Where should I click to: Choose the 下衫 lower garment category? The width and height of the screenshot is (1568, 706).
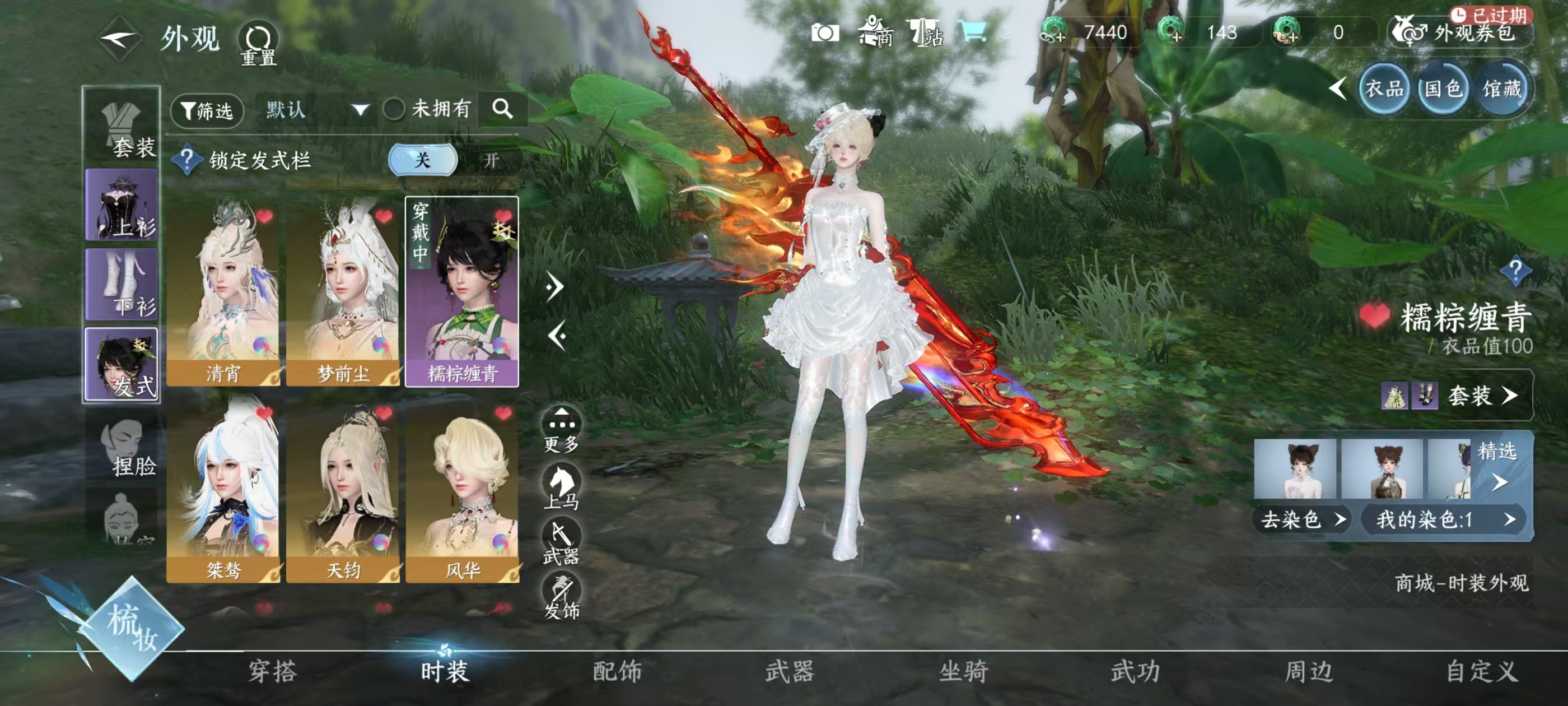tap(122, 285)
